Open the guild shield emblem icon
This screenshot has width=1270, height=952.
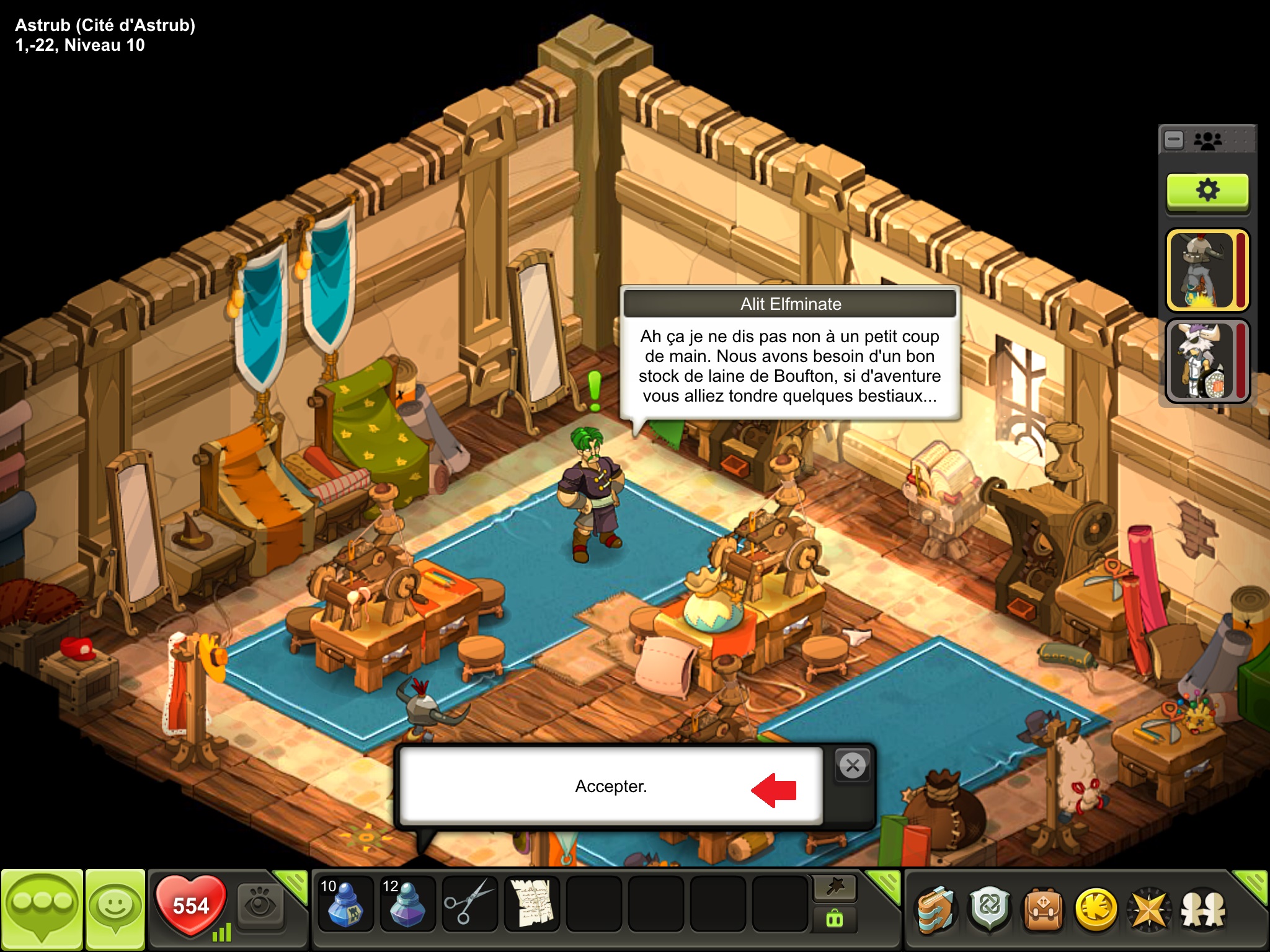(990, 909)
